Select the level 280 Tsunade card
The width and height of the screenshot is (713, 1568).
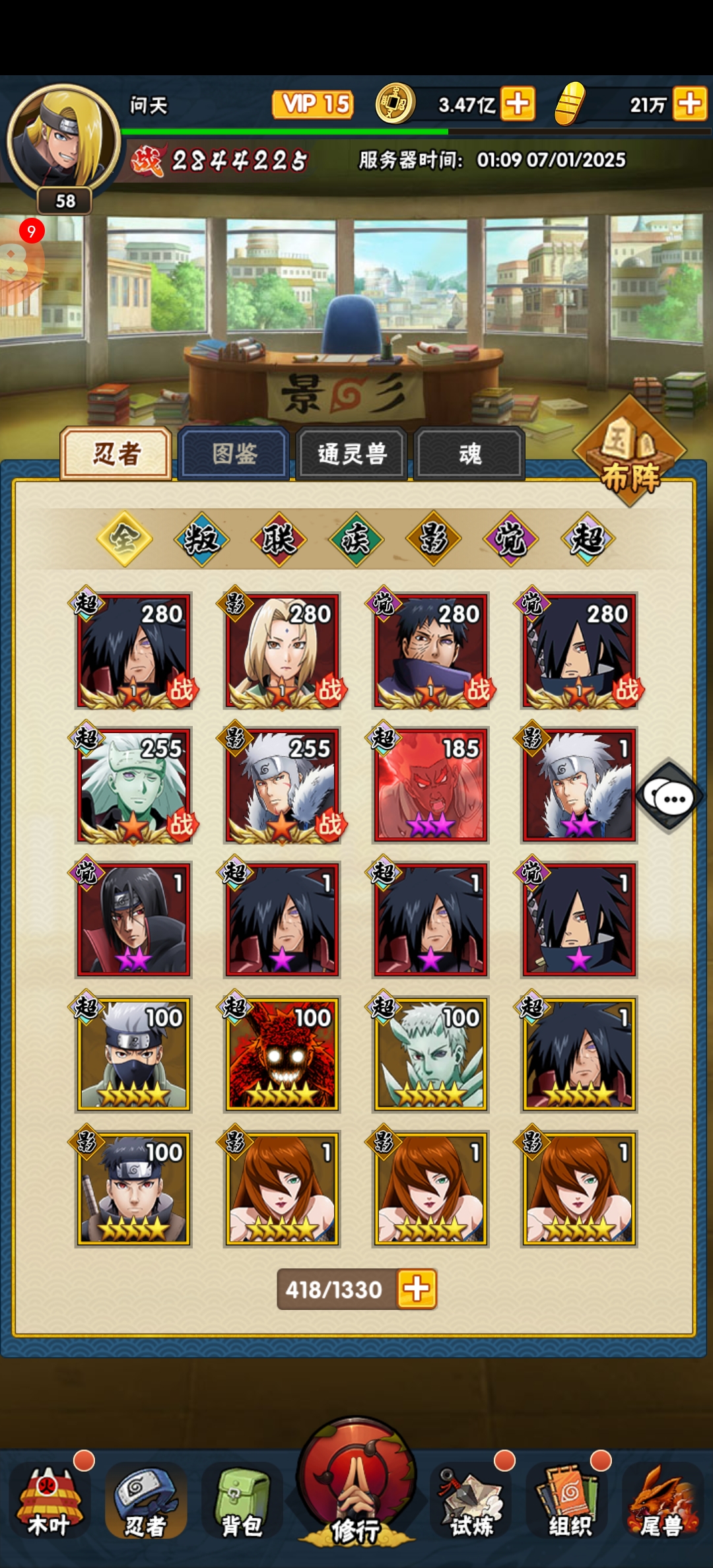(282, 651)
